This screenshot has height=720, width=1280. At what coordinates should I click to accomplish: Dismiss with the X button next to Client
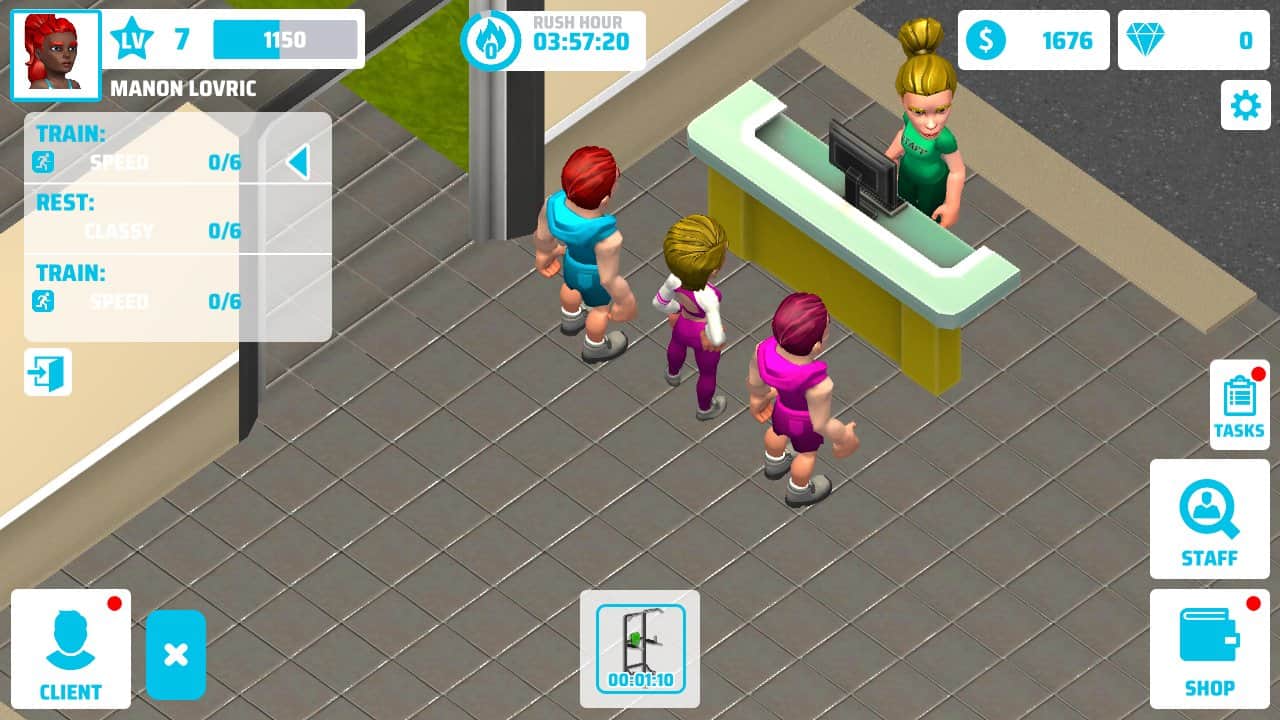(x=177, y=657)
